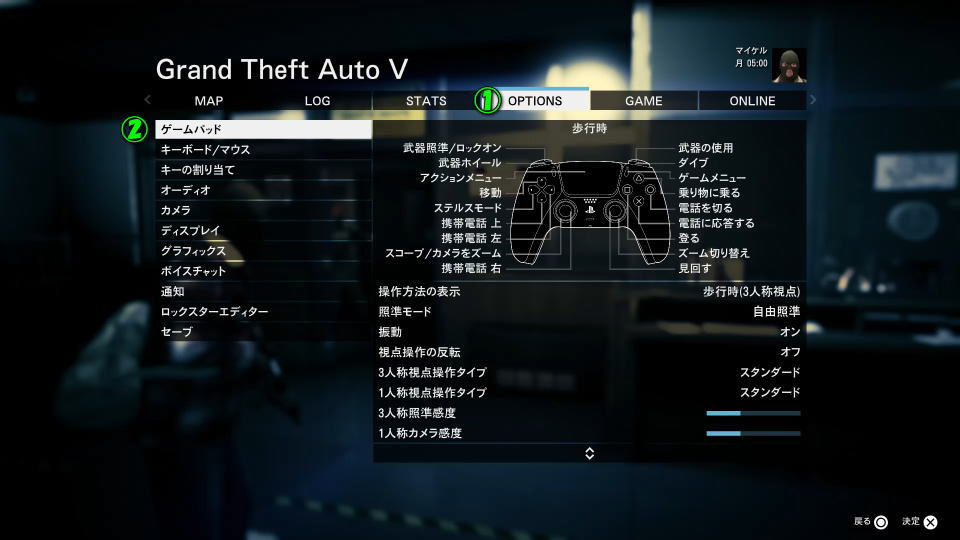Open the LOG tab
Screen dimensions: 960x540
[317, 100]
